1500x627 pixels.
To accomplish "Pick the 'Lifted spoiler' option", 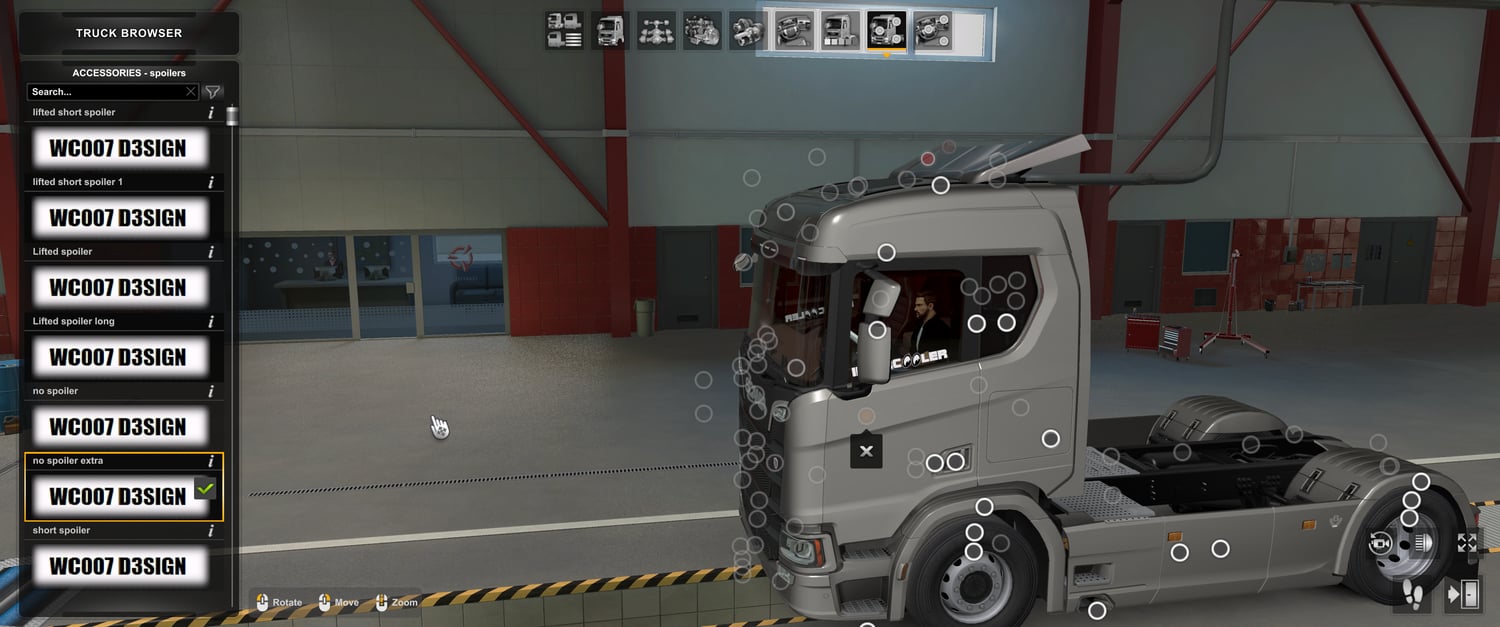I will 118,288.
